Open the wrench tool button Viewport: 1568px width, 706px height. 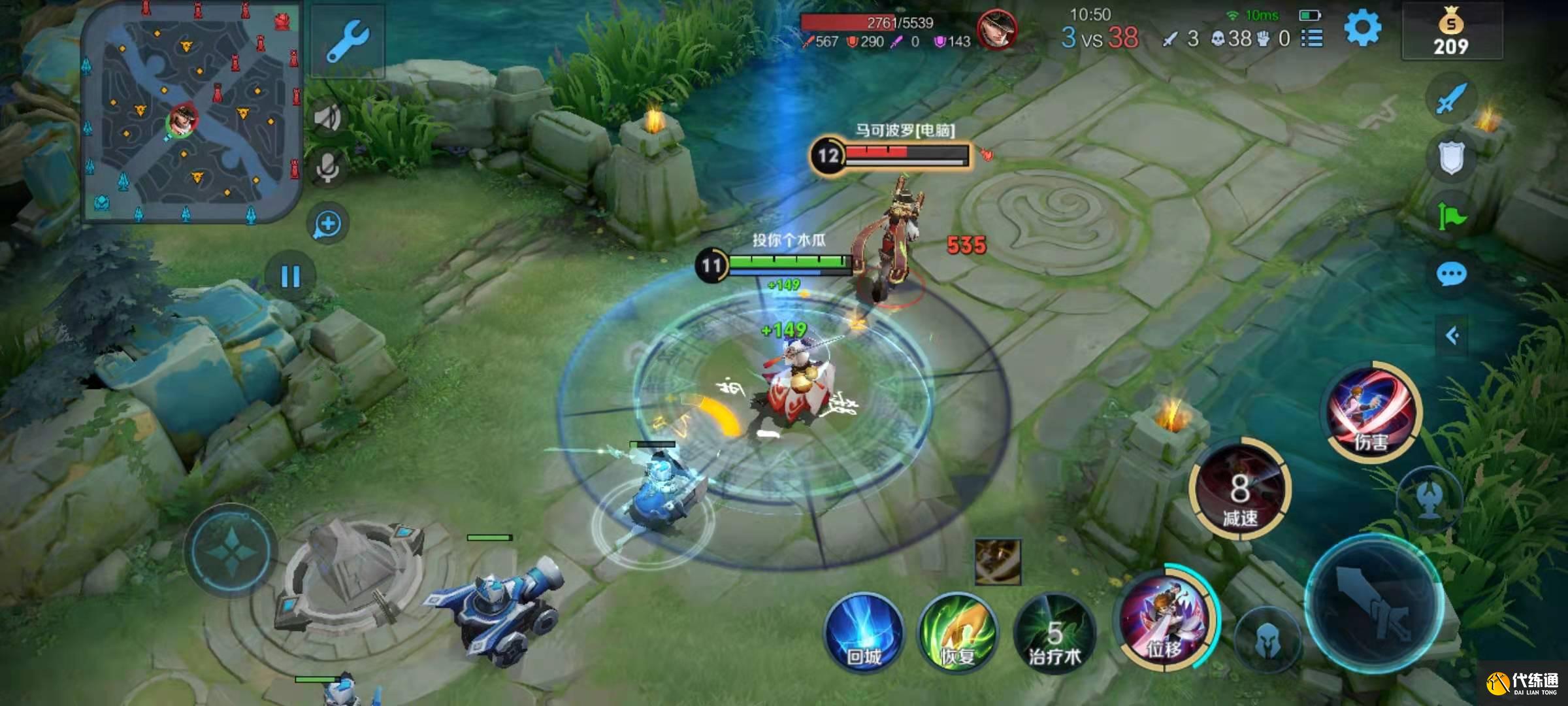tap(347, 41)
